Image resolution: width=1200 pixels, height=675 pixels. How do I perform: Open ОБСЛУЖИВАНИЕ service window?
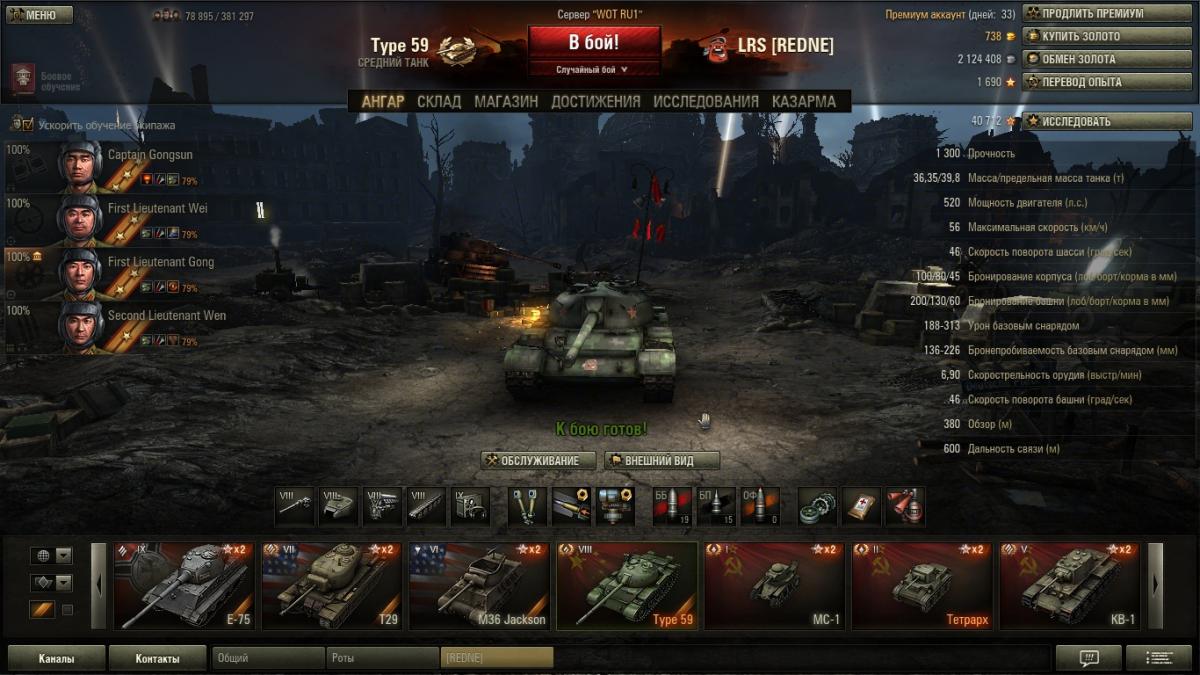(538, 461)
